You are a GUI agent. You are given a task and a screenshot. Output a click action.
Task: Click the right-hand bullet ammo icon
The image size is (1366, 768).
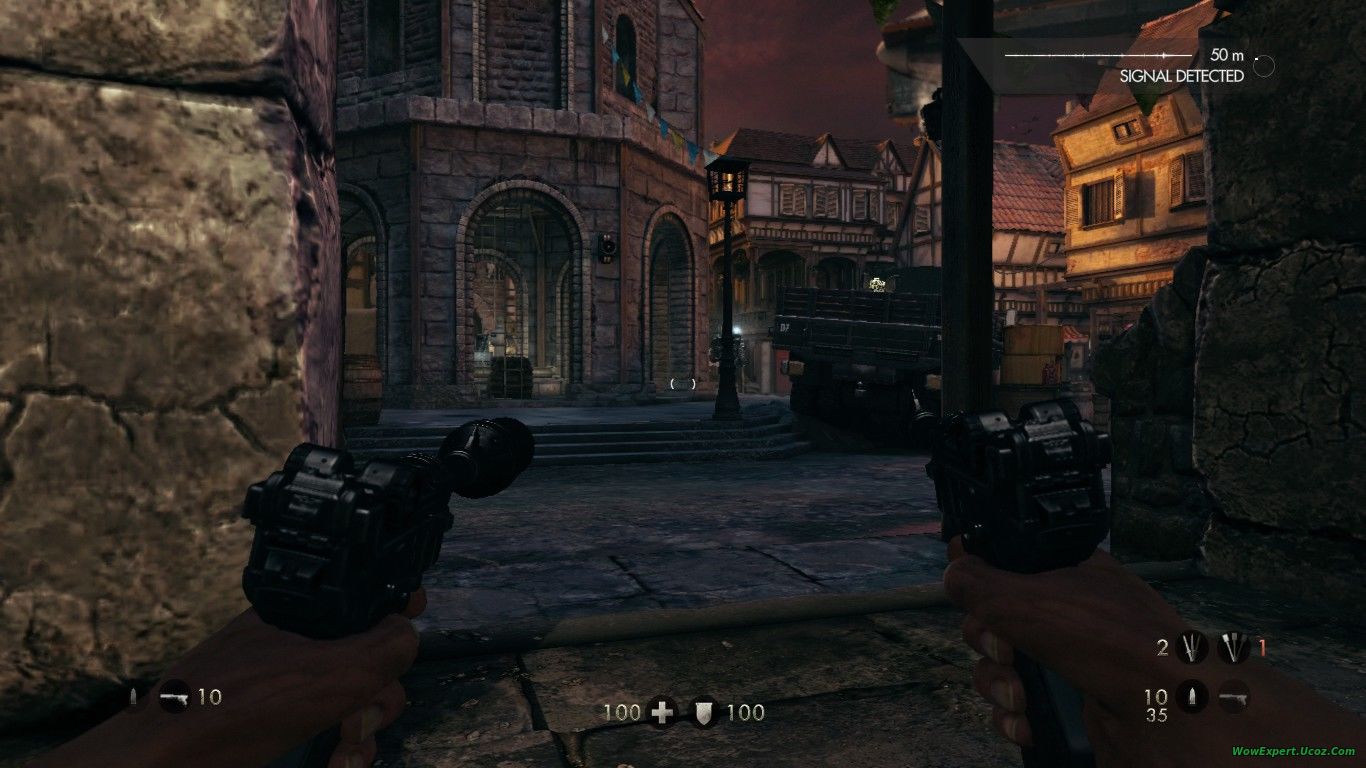pyautogui.click(x=1190, y=696)
